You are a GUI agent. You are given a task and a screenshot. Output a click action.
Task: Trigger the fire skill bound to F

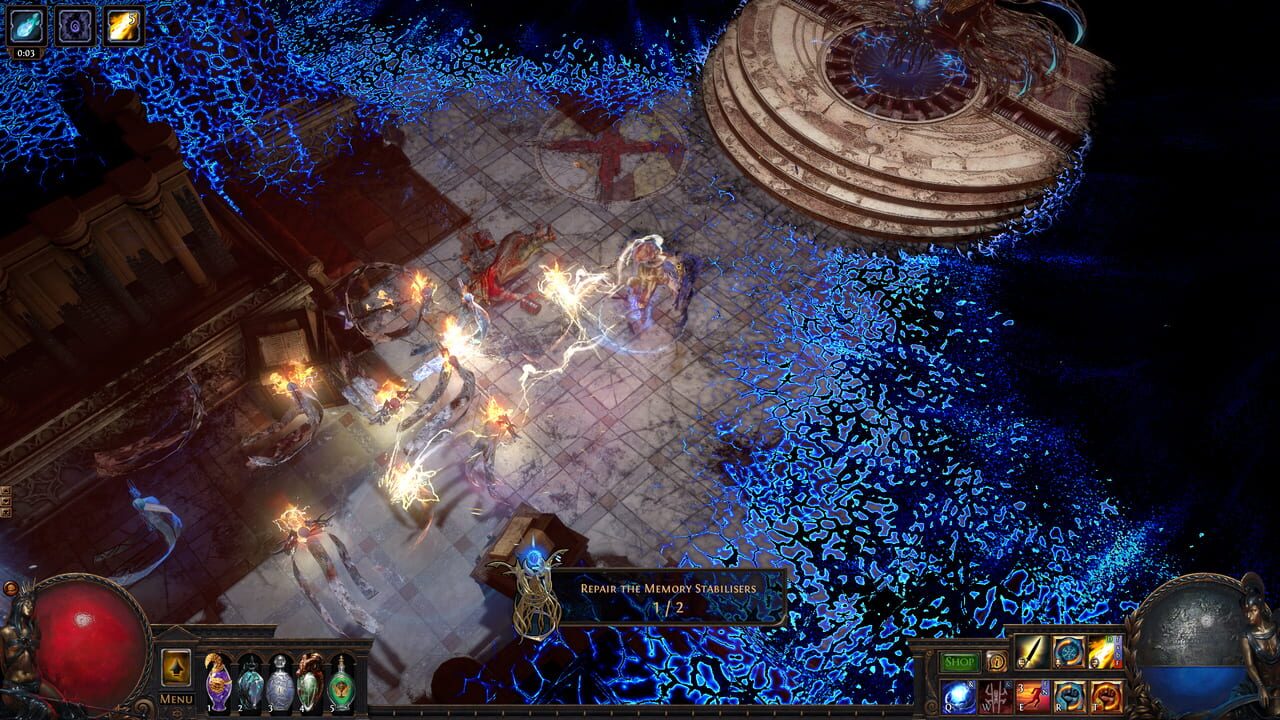(x=1103, y=652)
